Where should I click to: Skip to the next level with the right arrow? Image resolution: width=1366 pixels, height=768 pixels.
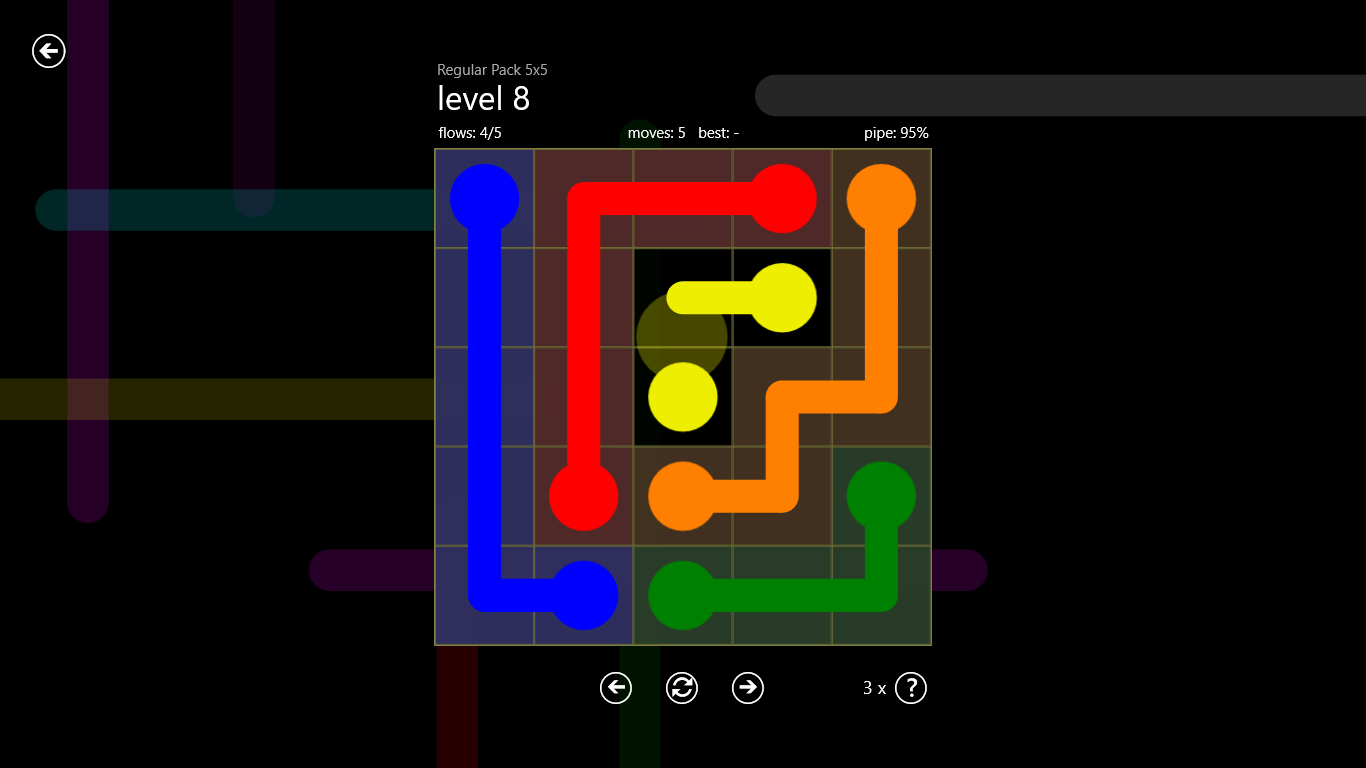click(747, 688)
